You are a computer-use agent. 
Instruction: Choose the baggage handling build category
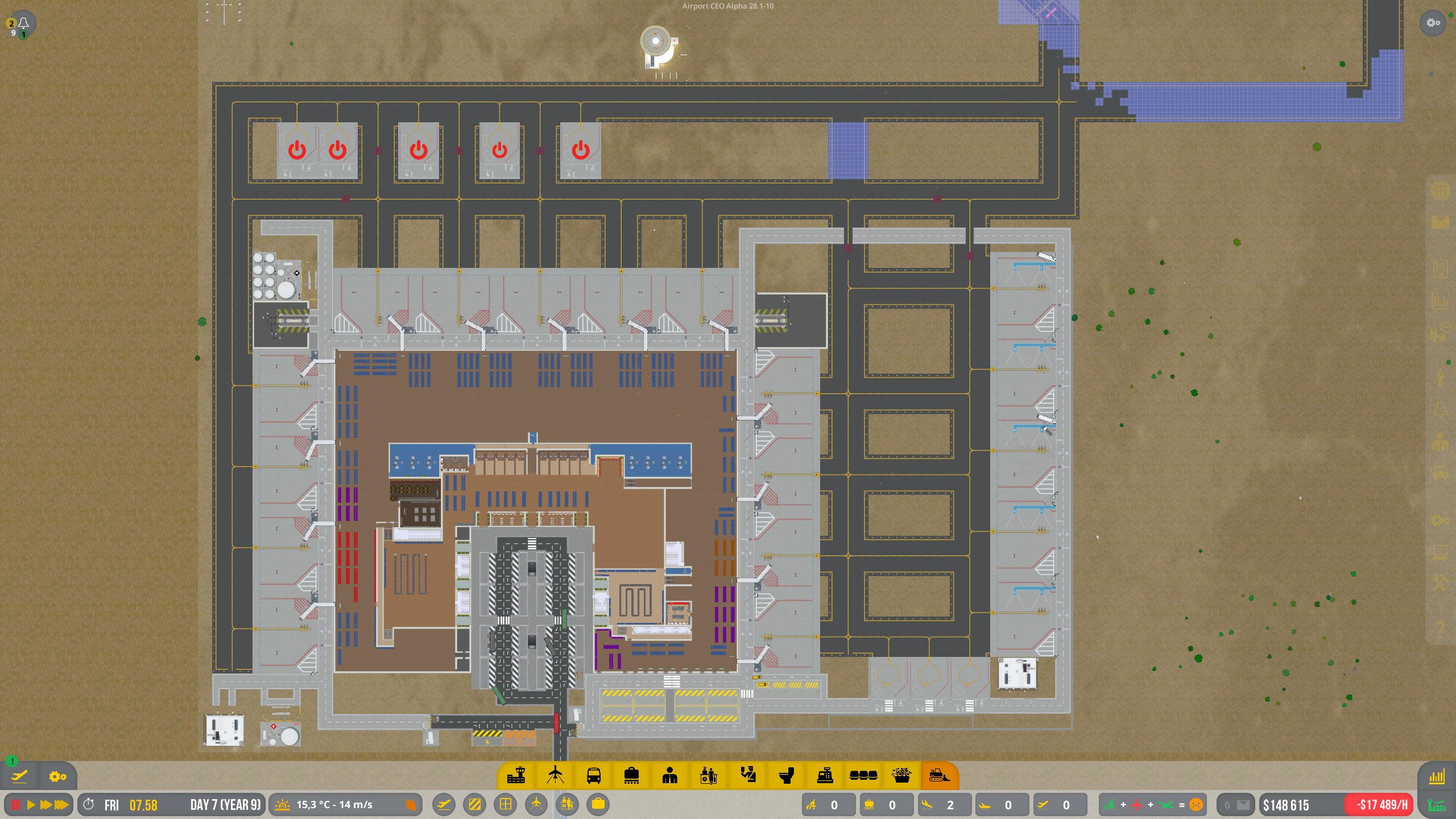click(x=631, y=776)
